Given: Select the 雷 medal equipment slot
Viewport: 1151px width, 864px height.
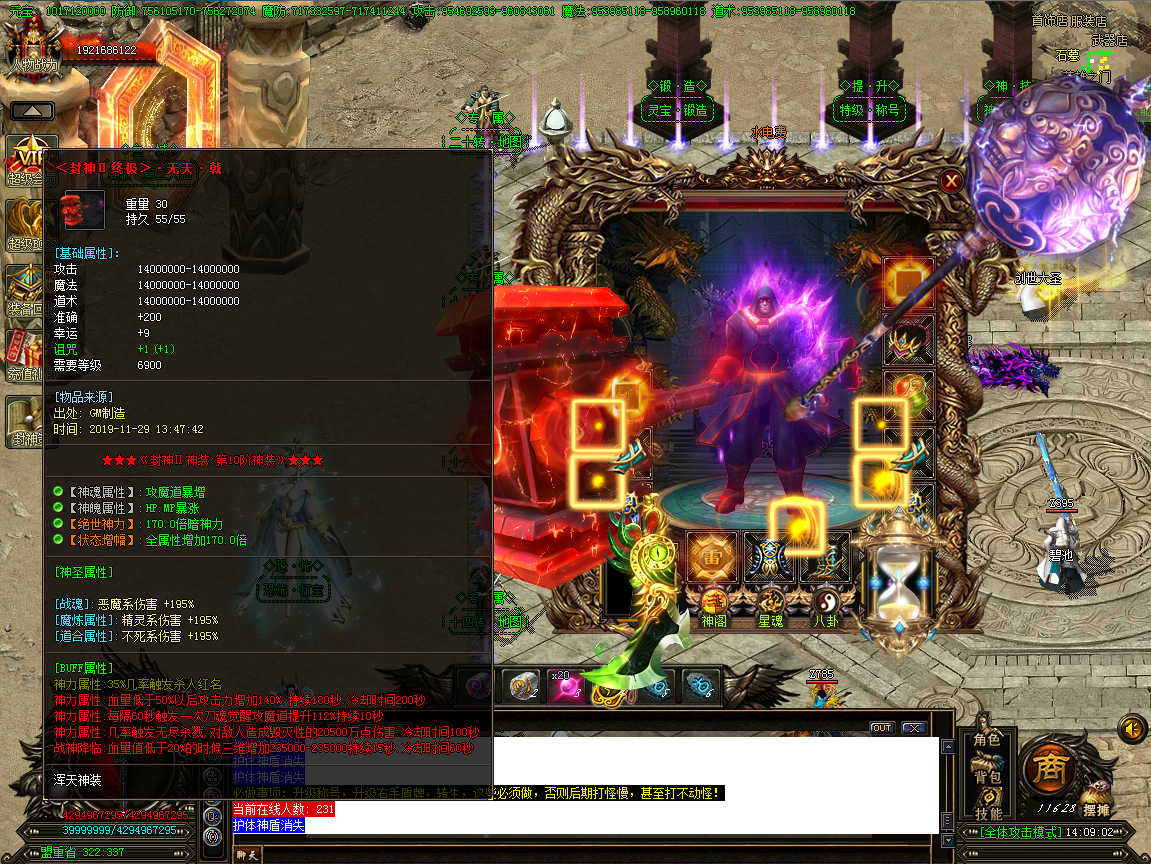Looking at the screenshot, I should (x=712, y=557).
